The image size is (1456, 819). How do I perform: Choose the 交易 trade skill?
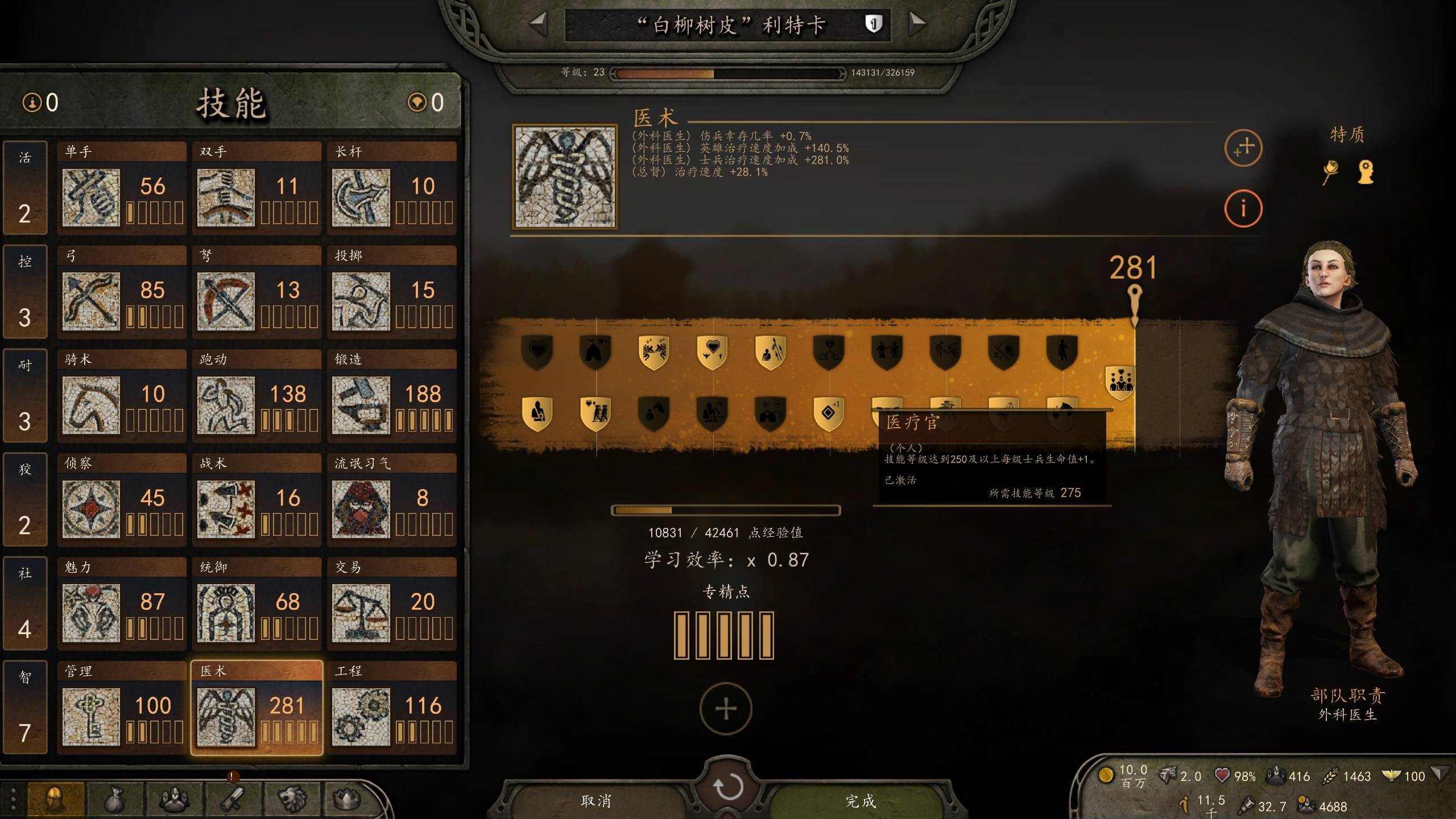point(392,604)
